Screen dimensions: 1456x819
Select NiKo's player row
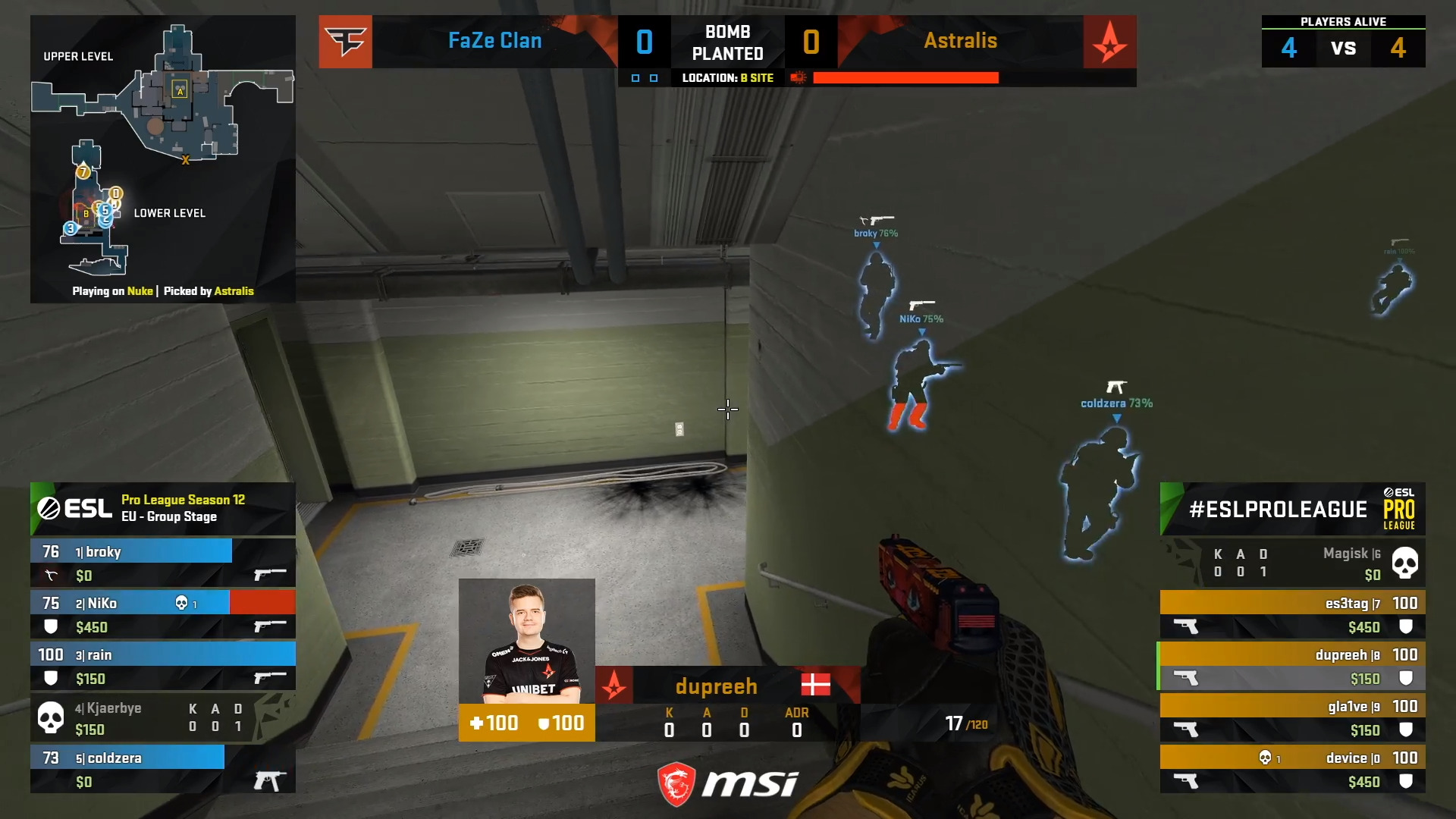[162, 614]
